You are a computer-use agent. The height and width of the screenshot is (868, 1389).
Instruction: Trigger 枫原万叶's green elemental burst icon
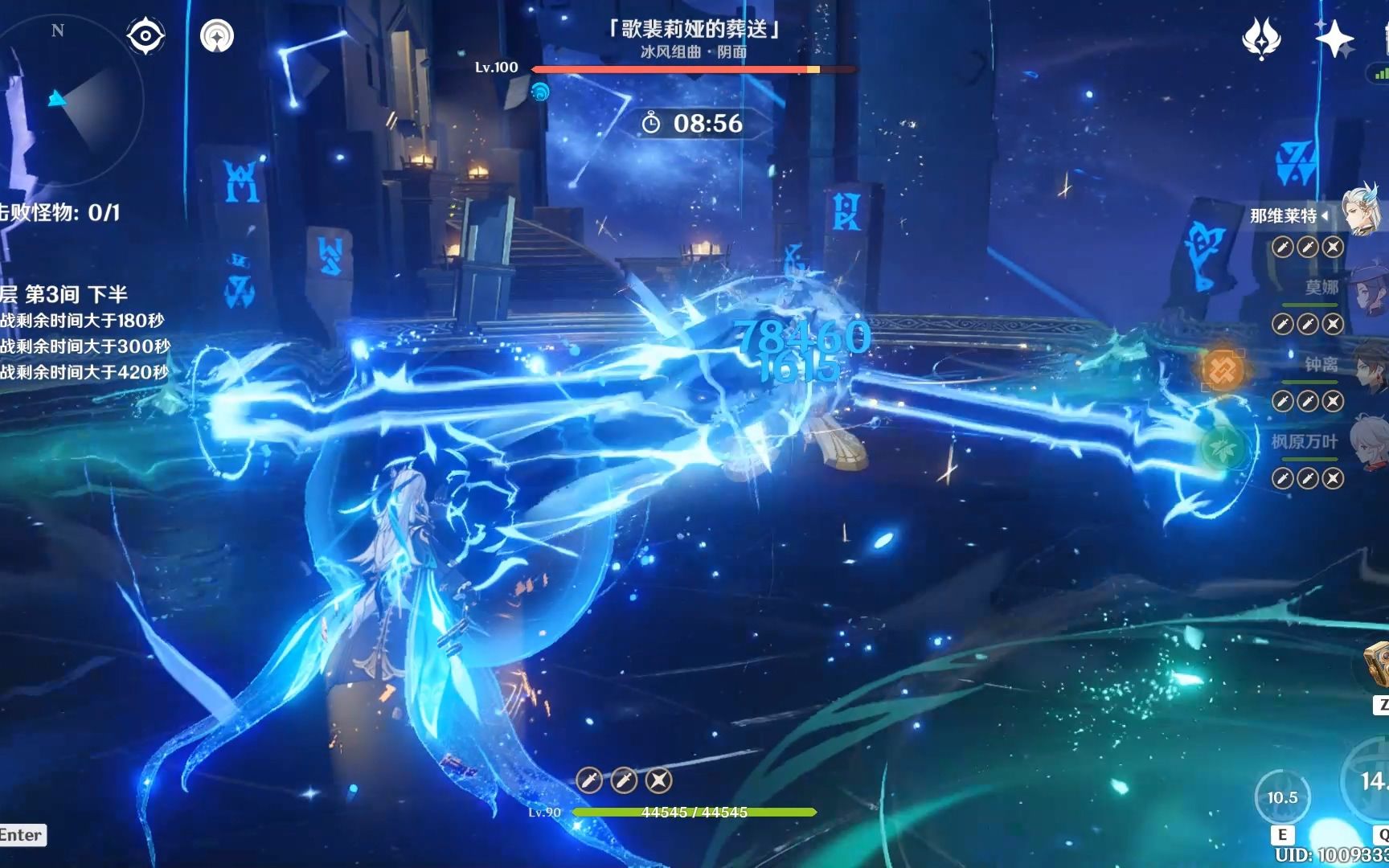[x=1222, y=447]
